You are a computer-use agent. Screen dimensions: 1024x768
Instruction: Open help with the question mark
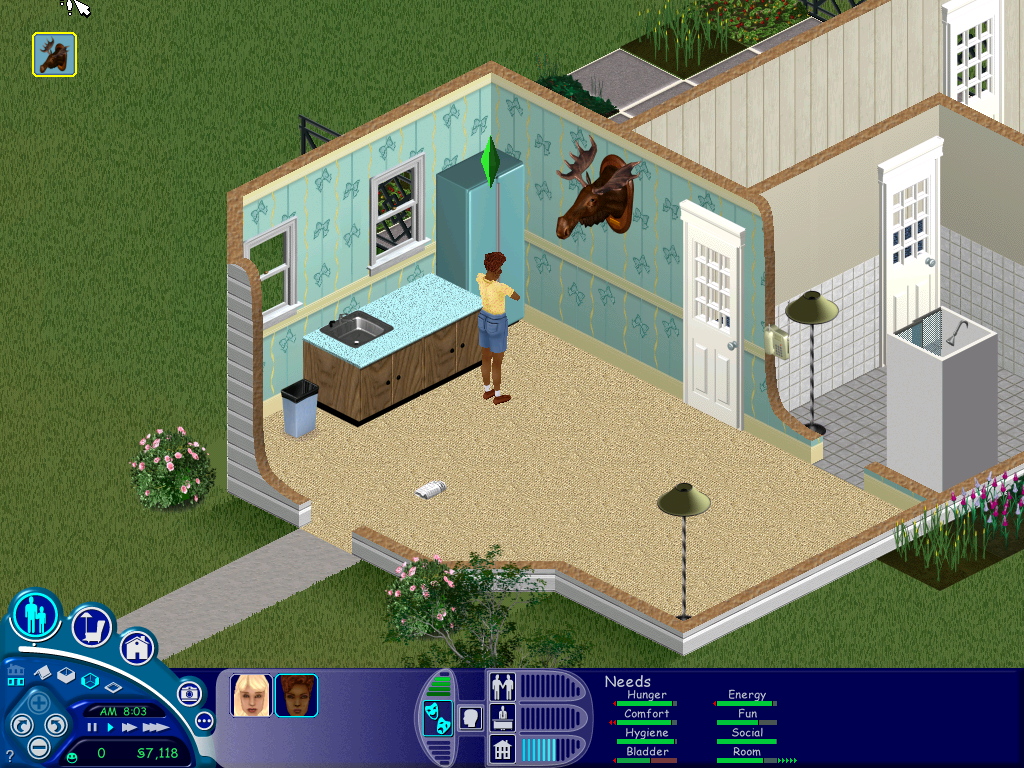(x=10, y=755)
